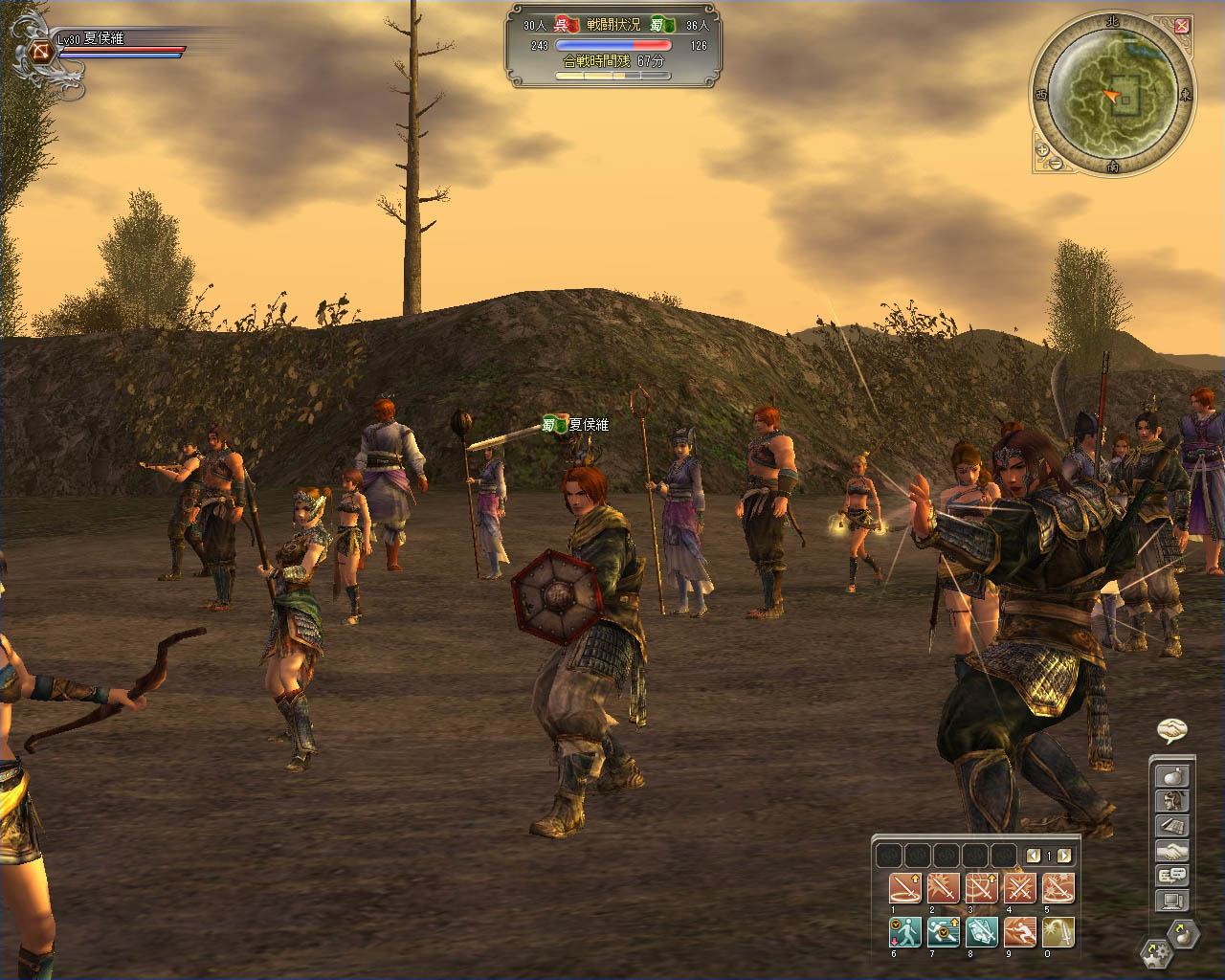The image size is (1225, 980).
Task: Use the sword and shield guard skill in slot 8
Action: pyautogui.click(x=981, y=931)
